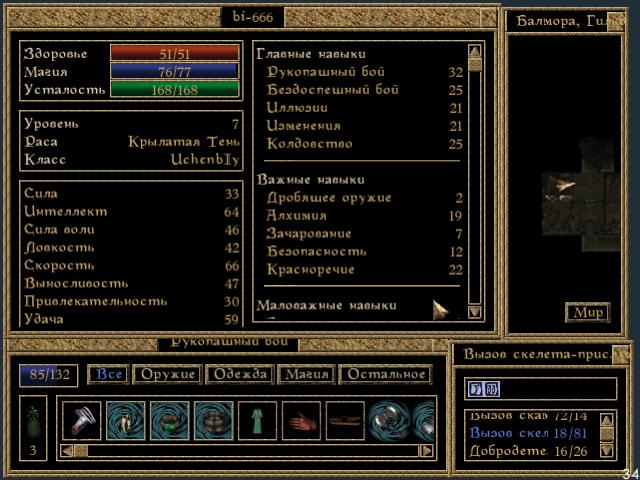This screenshot has height=480, width=640.
Task: Choose the Добродете spell in the list
Action: tap(520, 451)
